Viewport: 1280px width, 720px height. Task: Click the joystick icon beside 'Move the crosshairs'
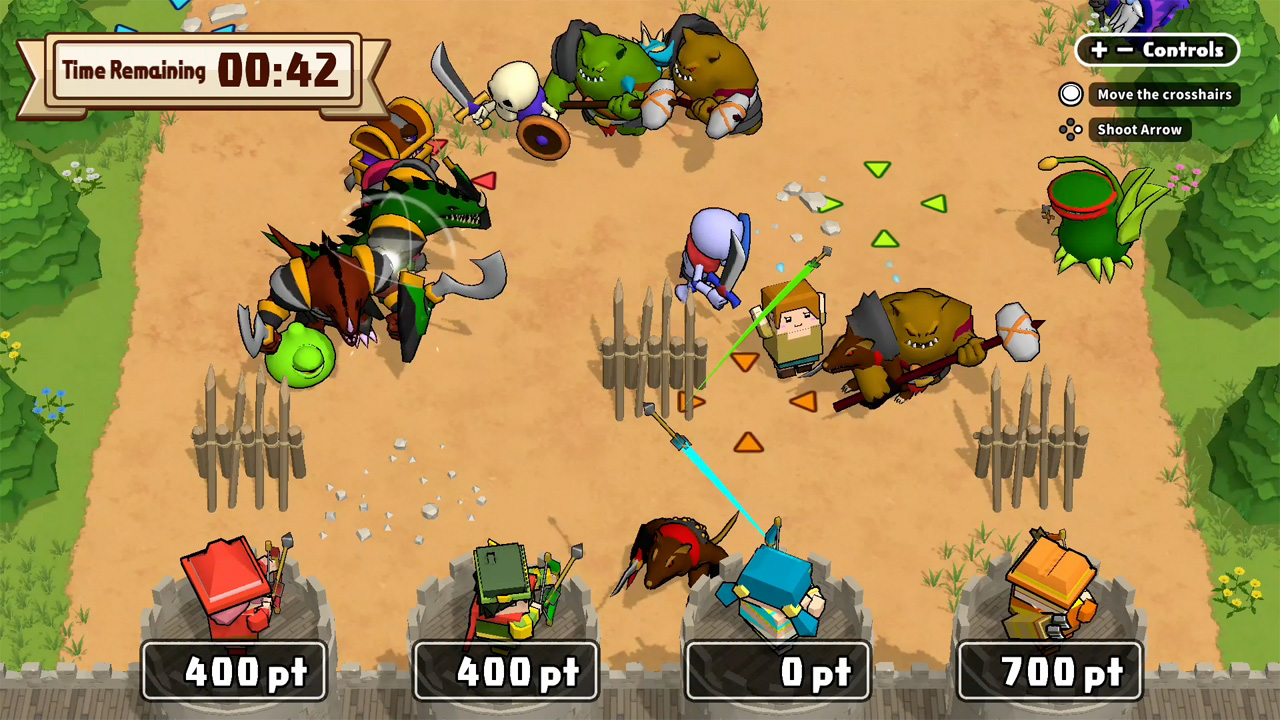click(1071, 95)
